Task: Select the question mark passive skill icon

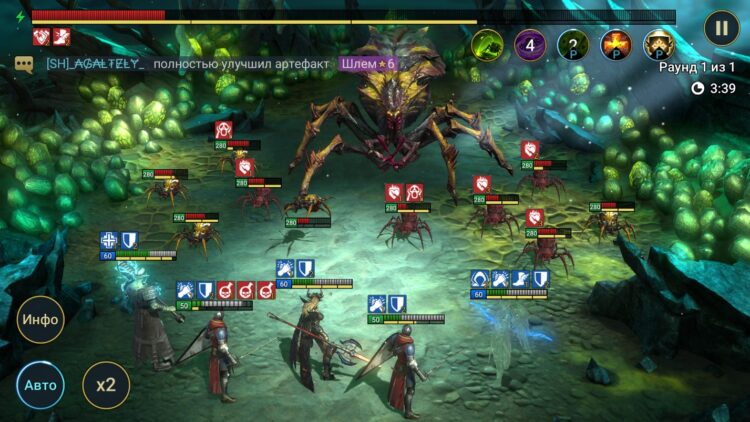Action: (x=573, y=44)
